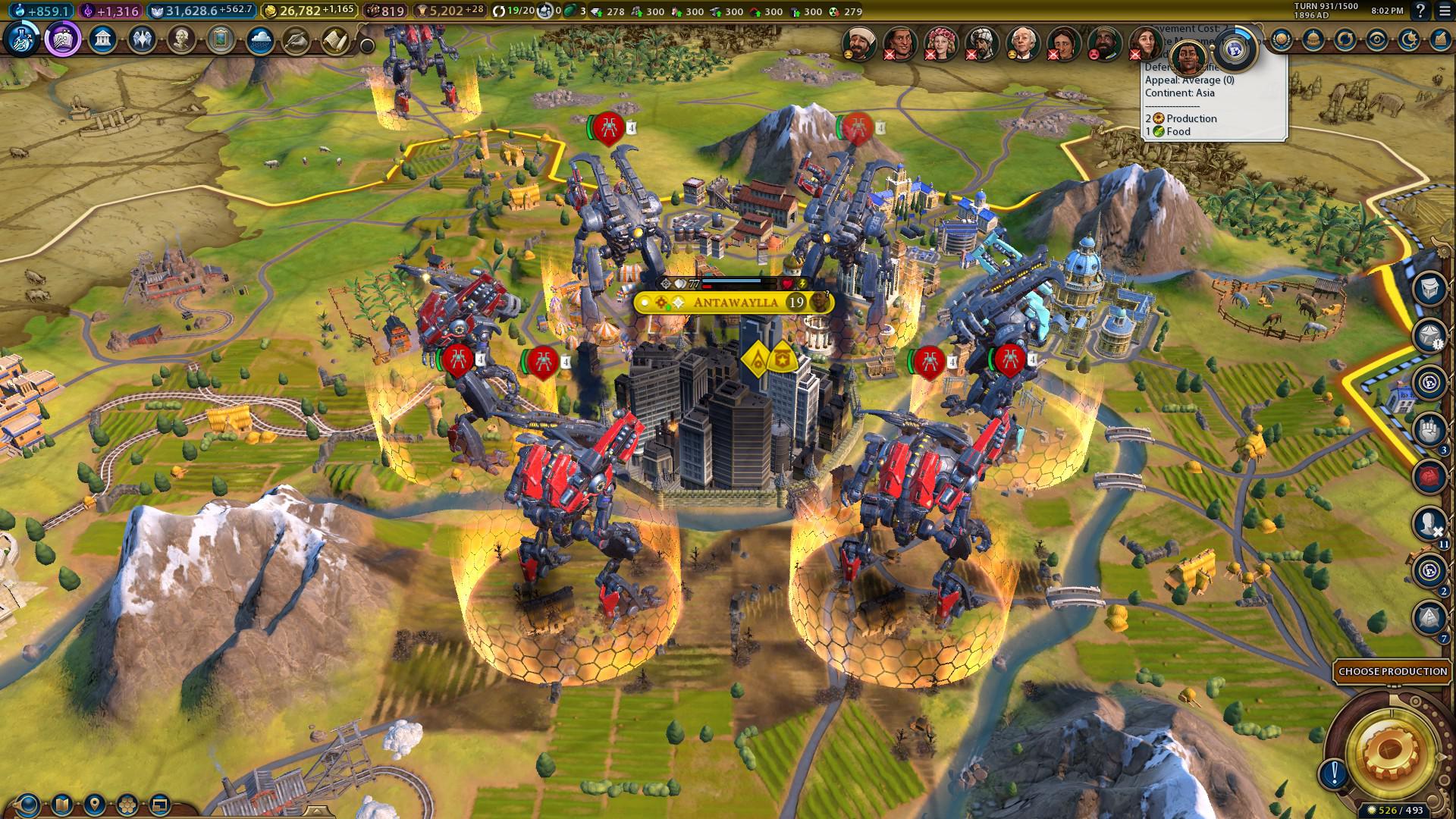Screen dimensions: 1456x819
Task: Open the Civilopedia help question mark
Action: (x=1420, y=11)
